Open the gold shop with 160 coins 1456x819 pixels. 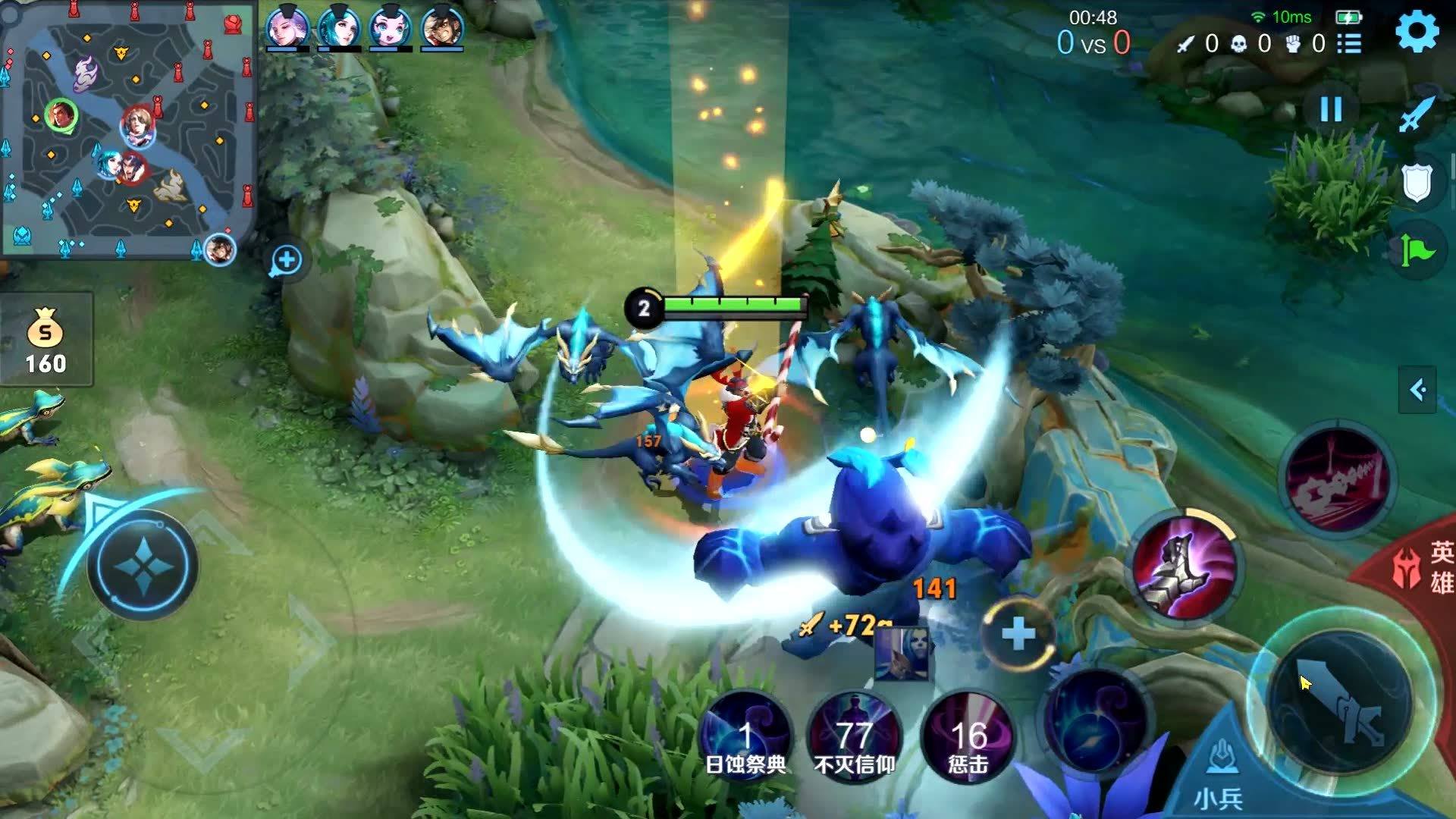tap(45, 340)
